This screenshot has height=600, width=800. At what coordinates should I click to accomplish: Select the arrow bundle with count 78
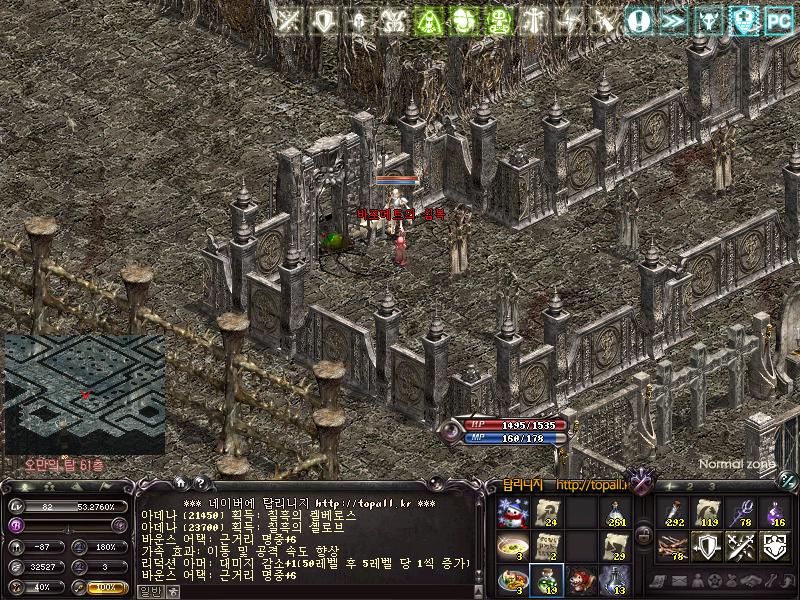pos(671,547)
